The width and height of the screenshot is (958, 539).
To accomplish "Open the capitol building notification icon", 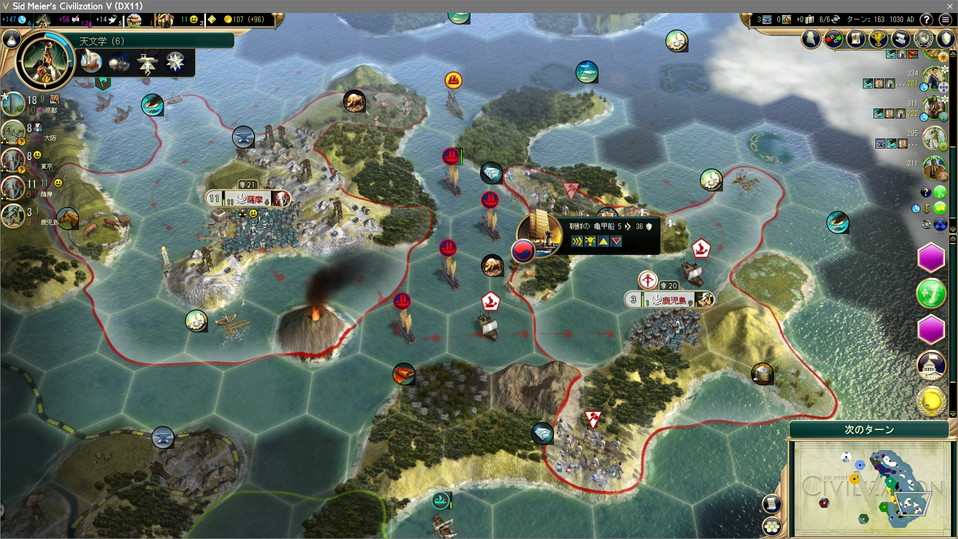I will click(x=931, y=365).
